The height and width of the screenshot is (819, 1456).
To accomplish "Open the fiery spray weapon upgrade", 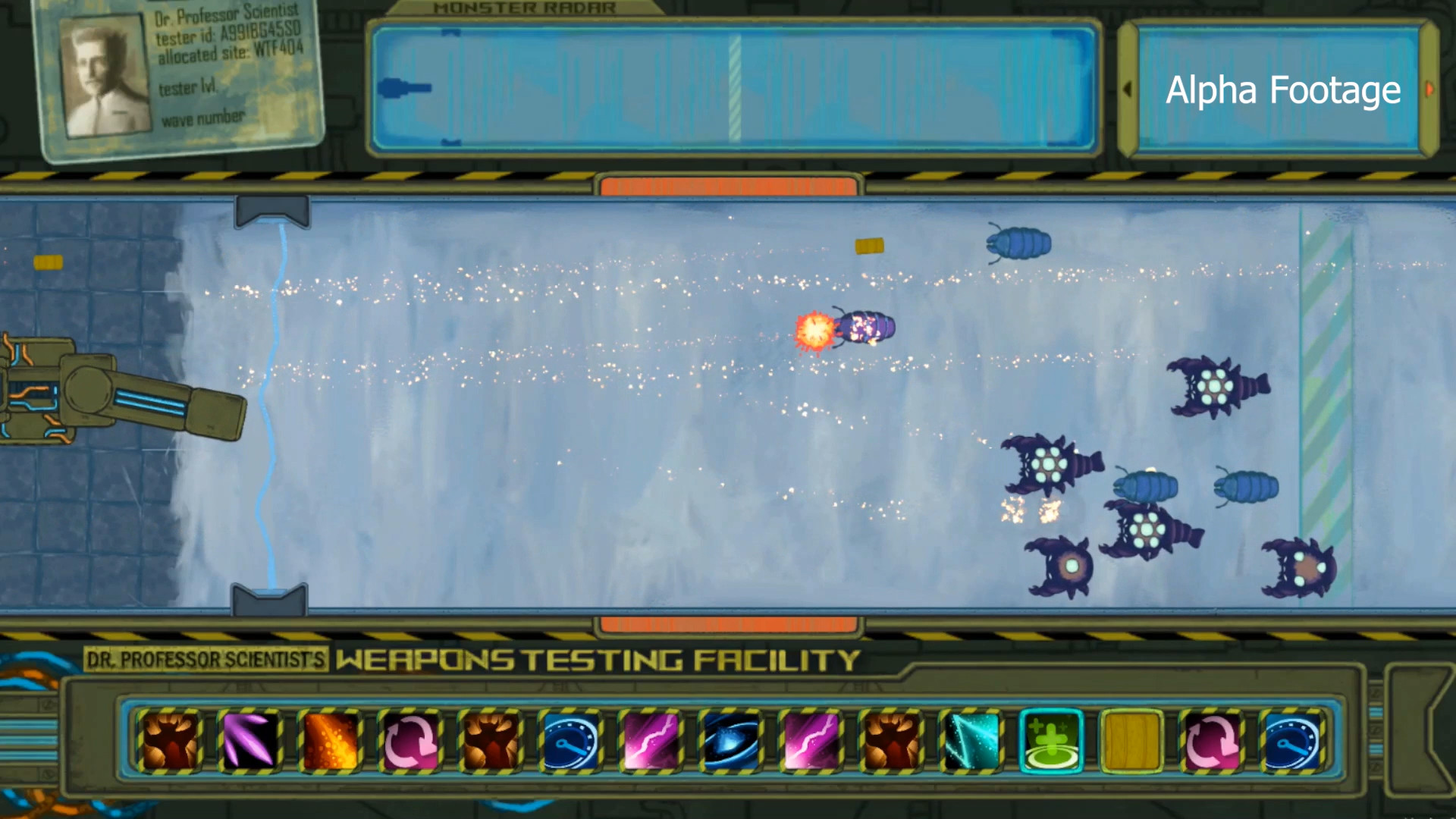I will click(331, 739).
